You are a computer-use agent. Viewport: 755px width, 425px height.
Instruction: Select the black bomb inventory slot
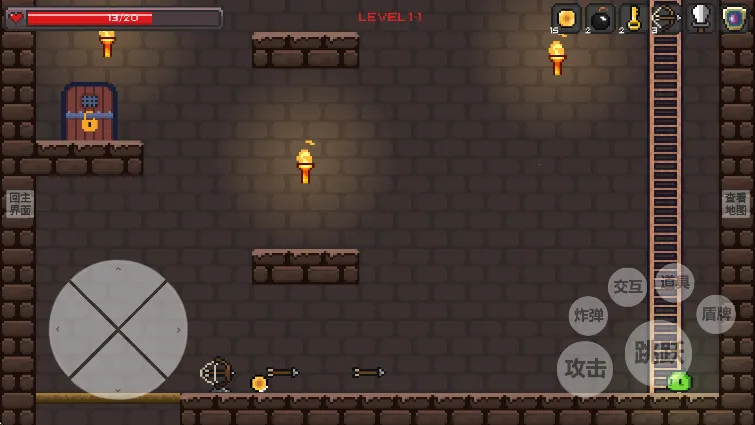point(600,18)
